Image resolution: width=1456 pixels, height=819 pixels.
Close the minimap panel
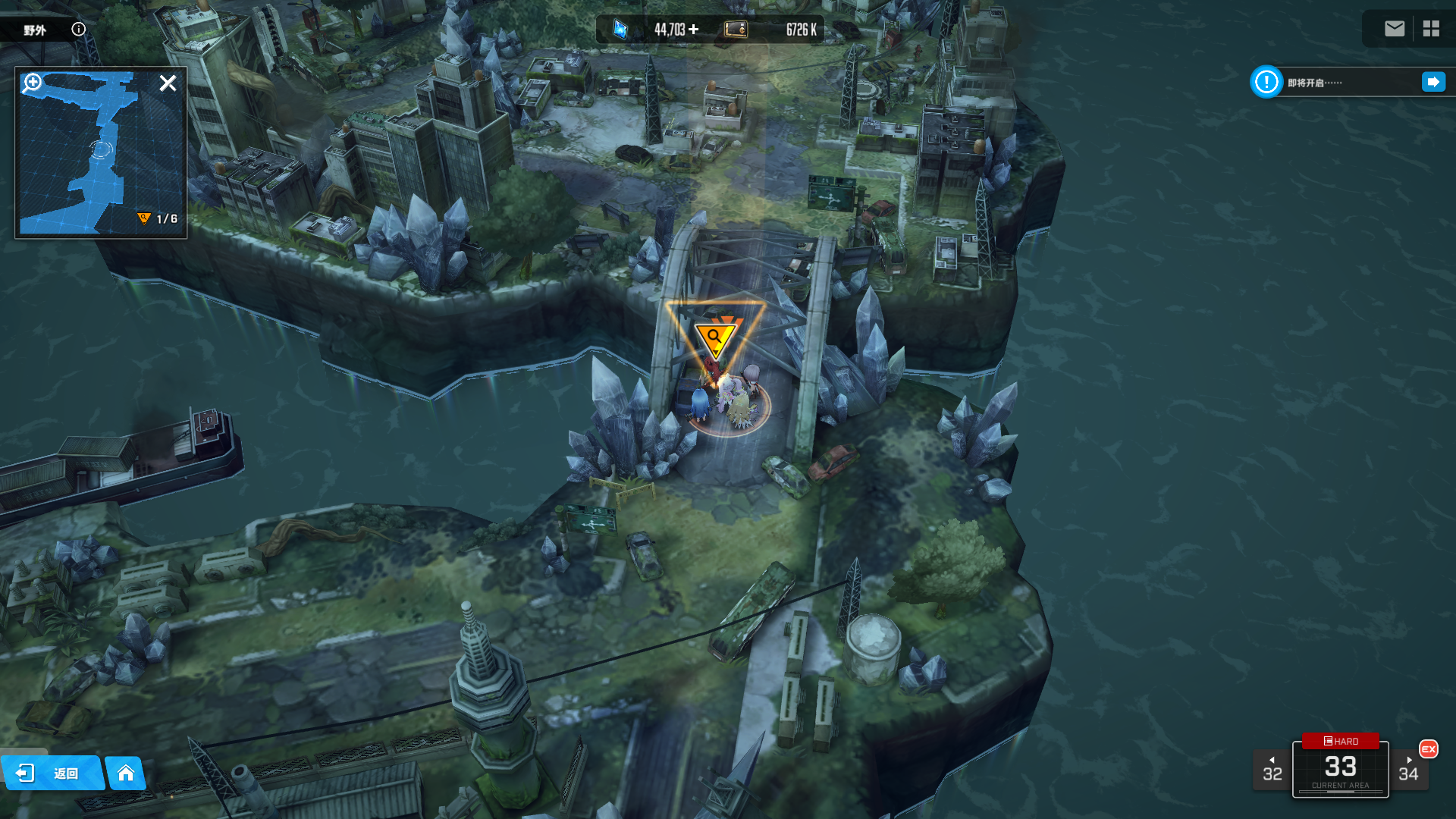click(x=168, y=83)
